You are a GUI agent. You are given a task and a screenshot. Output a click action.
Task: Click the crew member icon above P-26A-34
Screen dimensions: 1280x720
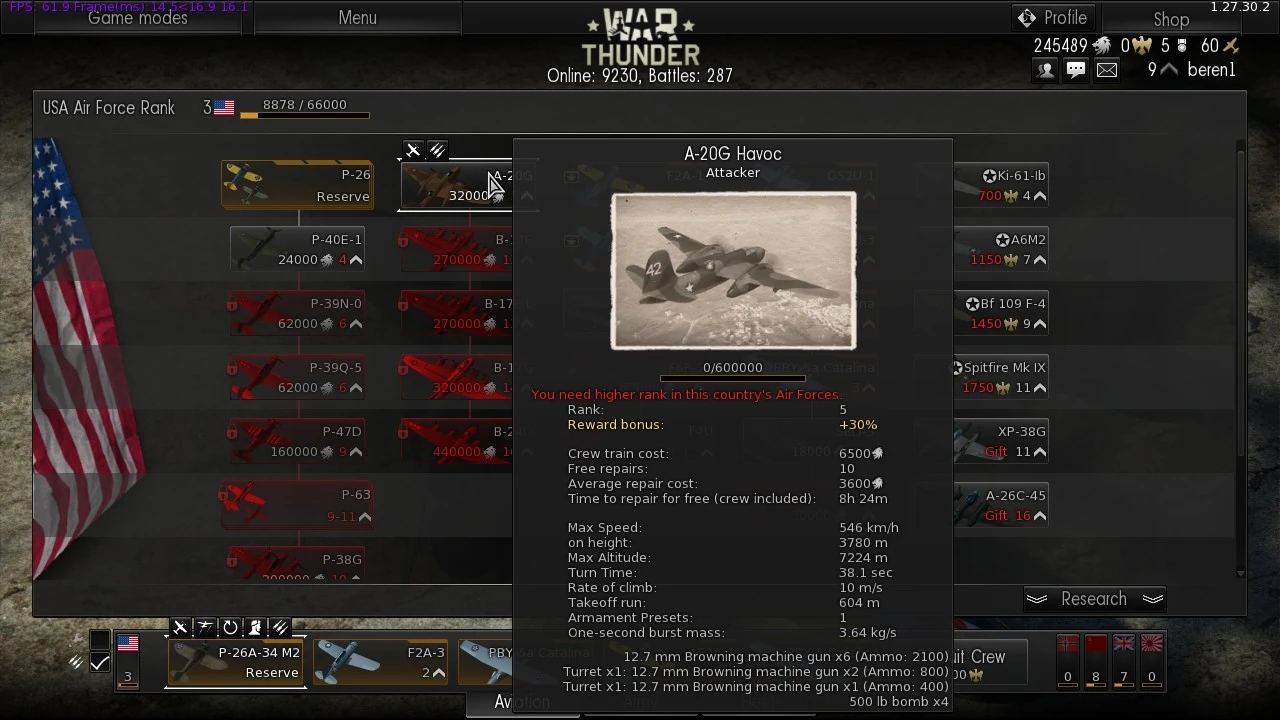pos(254,627)
